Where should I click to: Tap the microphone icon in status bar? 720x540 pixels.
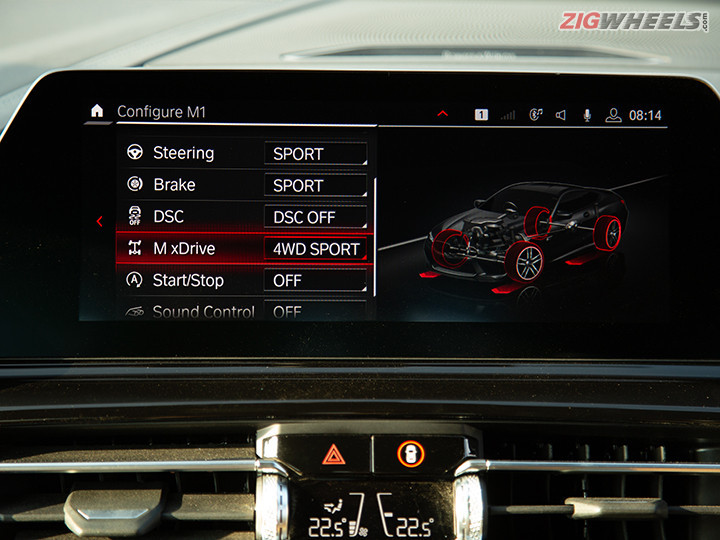click(x=587, y=115)
